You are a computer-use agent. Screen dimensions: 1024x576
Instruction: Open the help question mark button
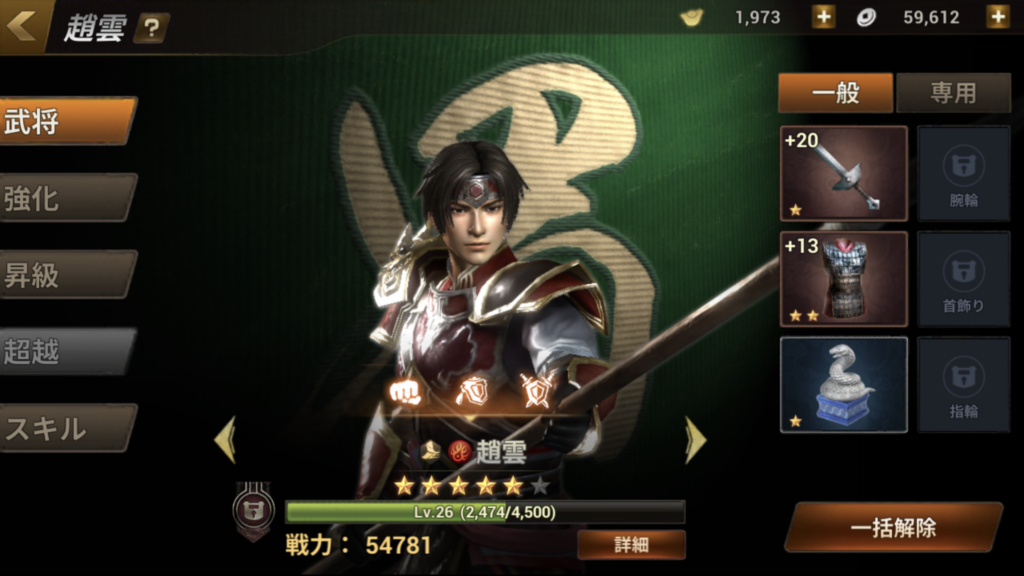click(150, 28)
